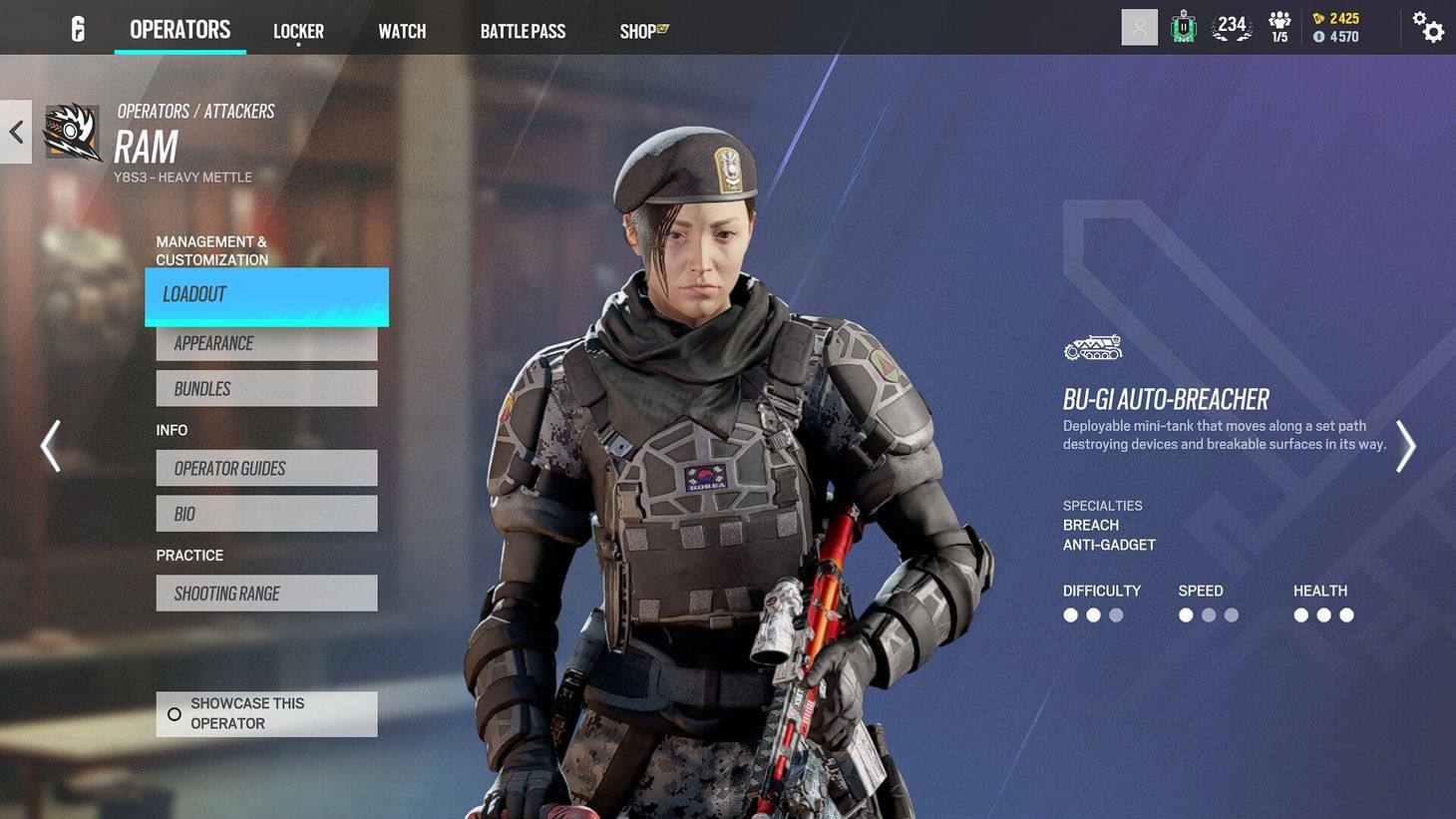Click the empty player avatar portrait
This screenshot has height=819, width=1456.
(x=1139, y=27)
